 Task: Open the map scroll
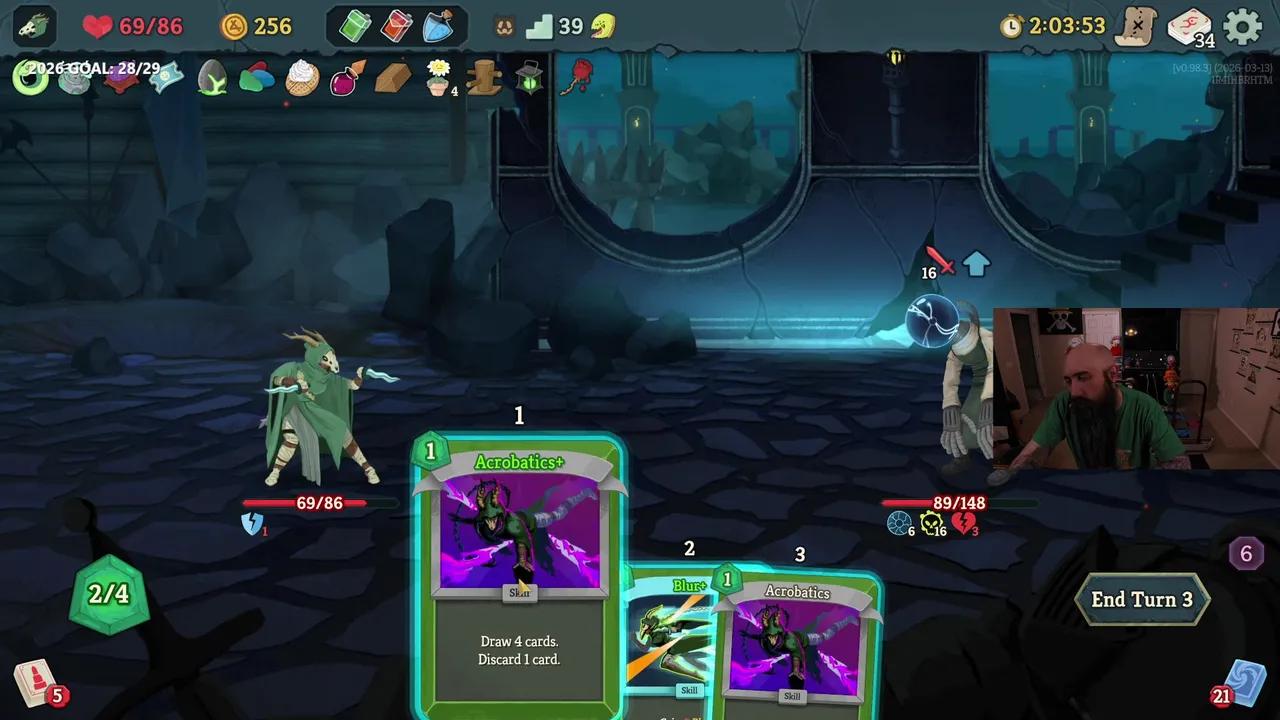[1136, 27]
